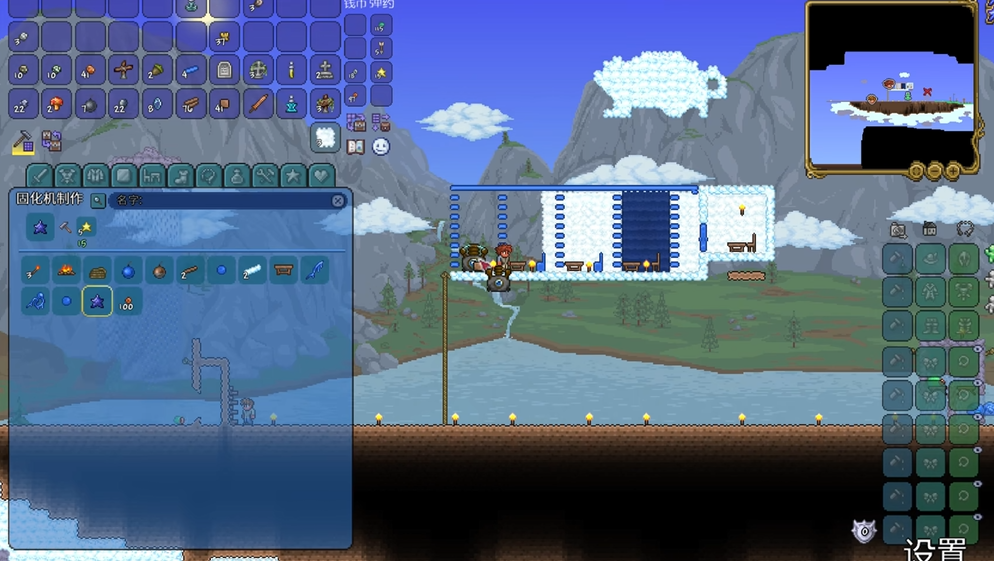Switch to the sword weapons filter tab

[x=39, y=176]
